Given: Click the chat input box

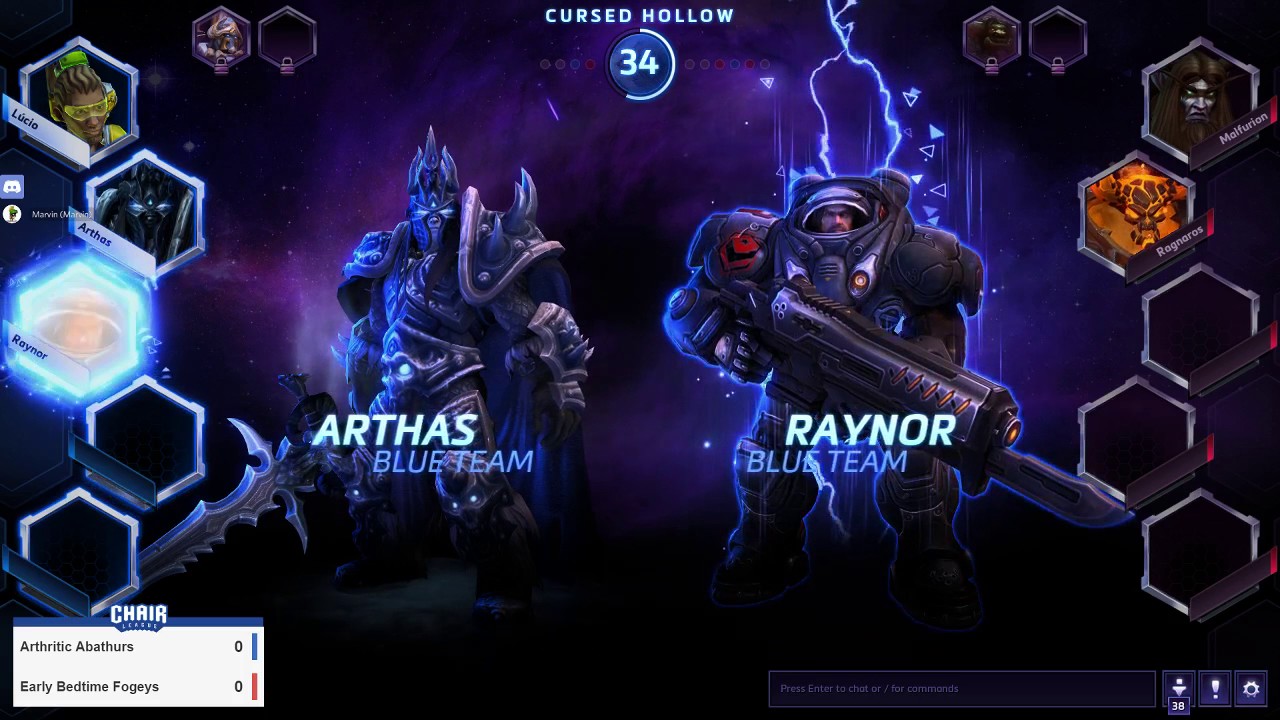Looking at the screenshot, I should point(962,689).
